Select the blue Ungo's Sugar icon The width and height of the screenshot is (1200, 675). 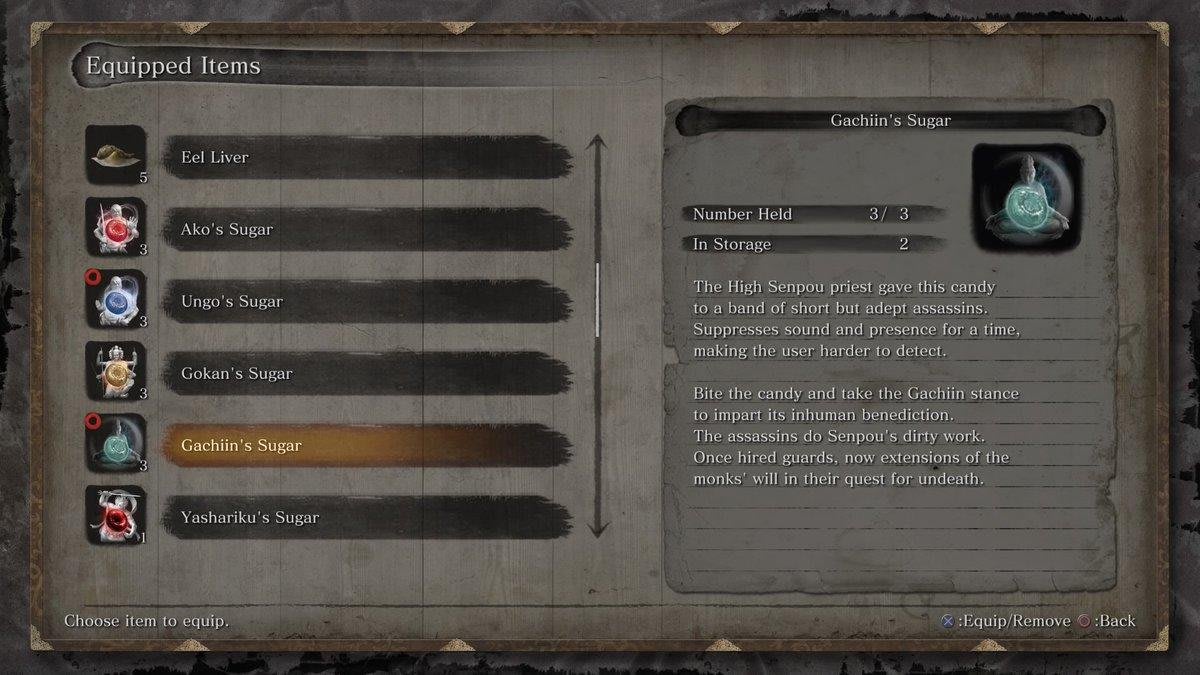pyautogui.click(x=116, y=300)
